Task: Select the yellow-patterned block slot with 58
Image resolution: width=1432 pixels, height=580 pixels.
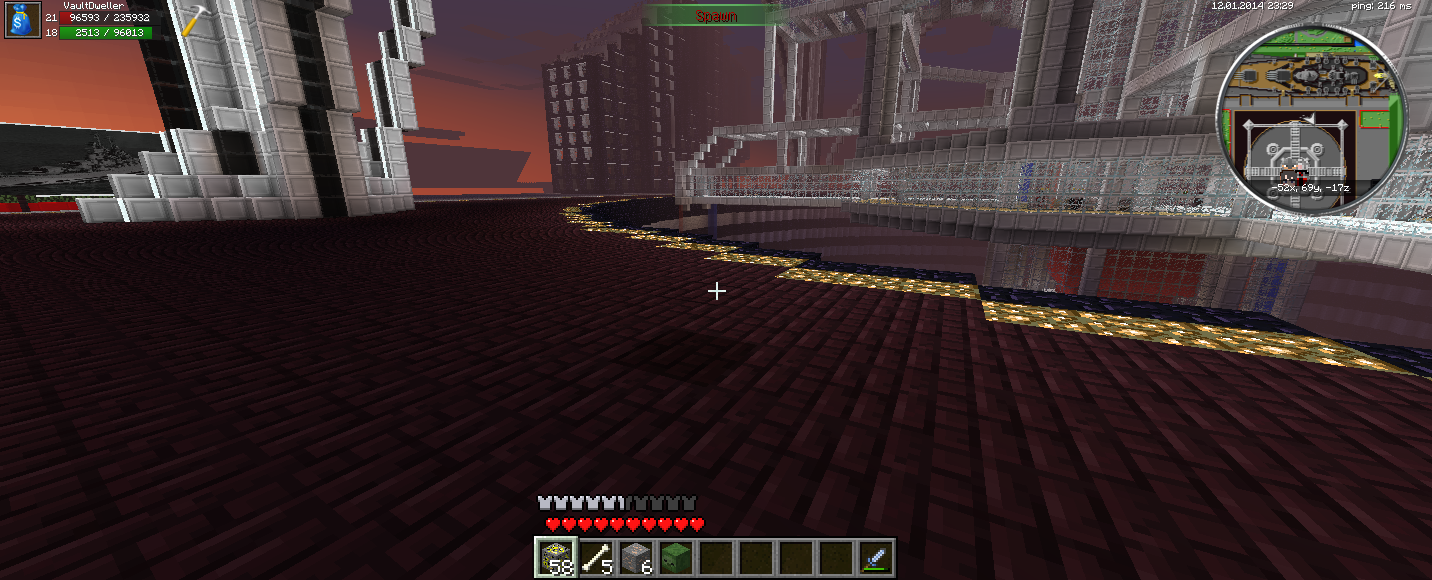Action: pyautogui.click(x=553, y=557)
